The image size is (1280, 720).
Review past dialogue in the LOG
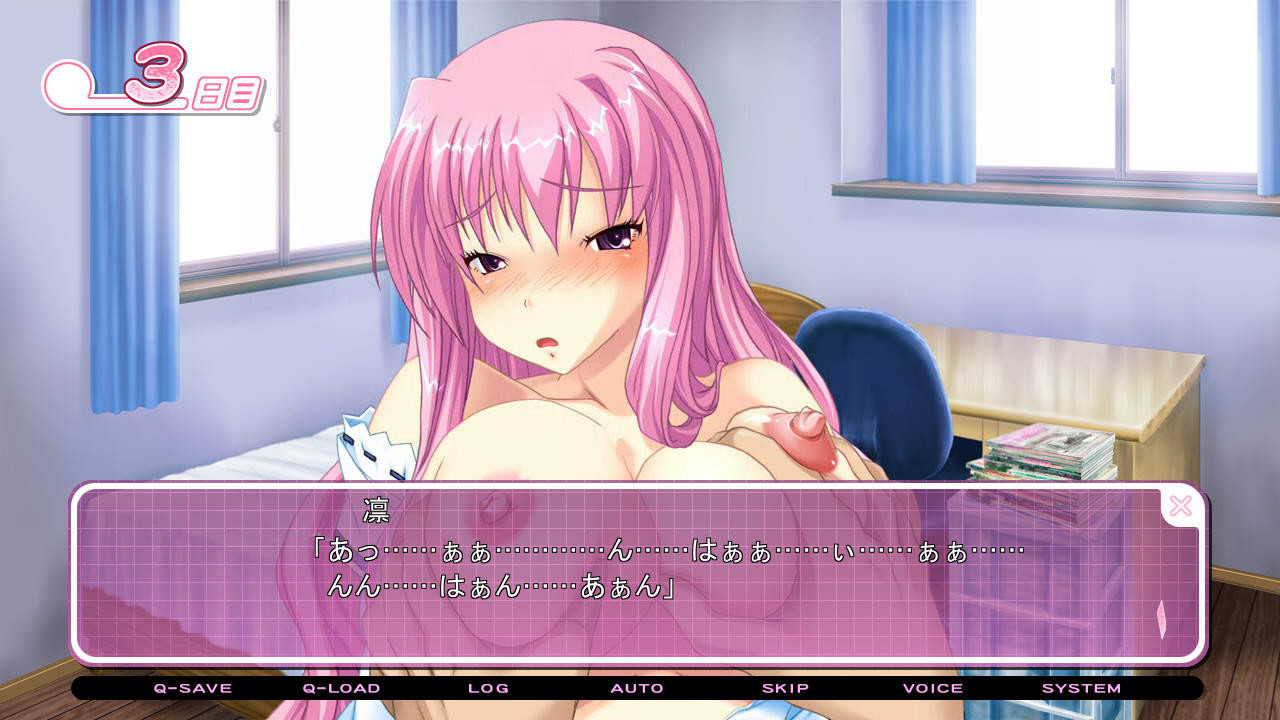(x=489, y=688)
